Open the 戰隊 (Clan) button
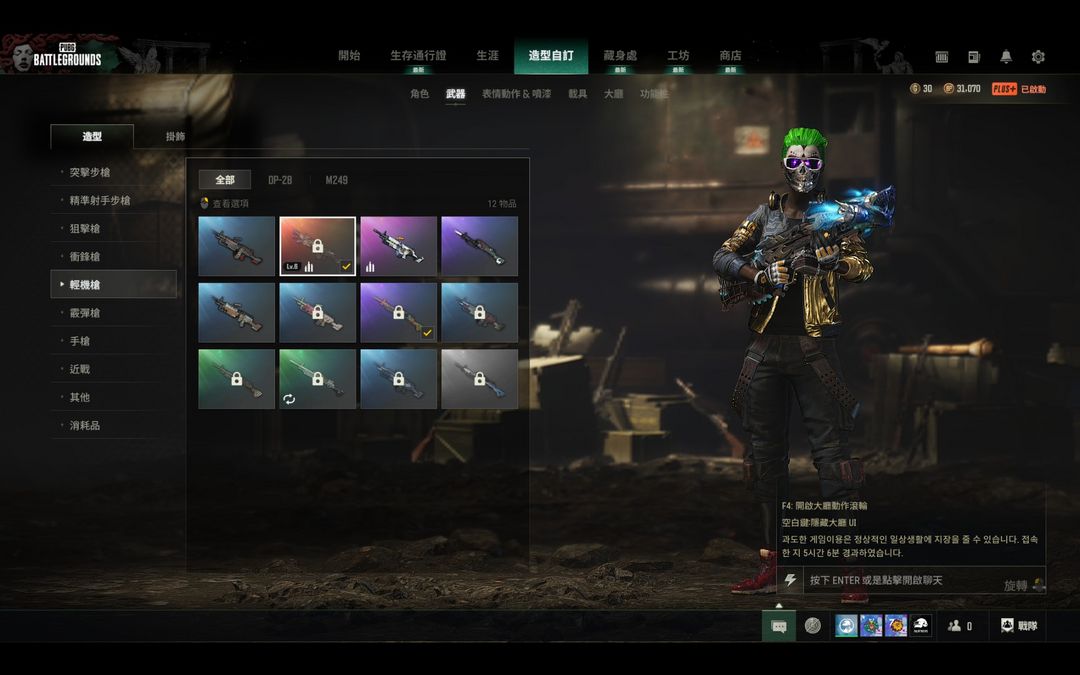This screenshot has height=675, width=1080. (1019, 626)
